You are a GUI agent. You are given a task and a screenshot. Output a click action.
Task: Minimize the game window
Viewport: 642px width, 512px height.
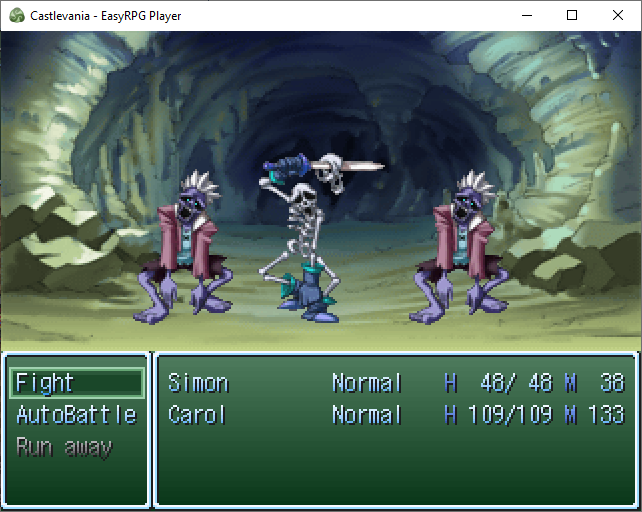pyautogui.click(x=526, y=15)
